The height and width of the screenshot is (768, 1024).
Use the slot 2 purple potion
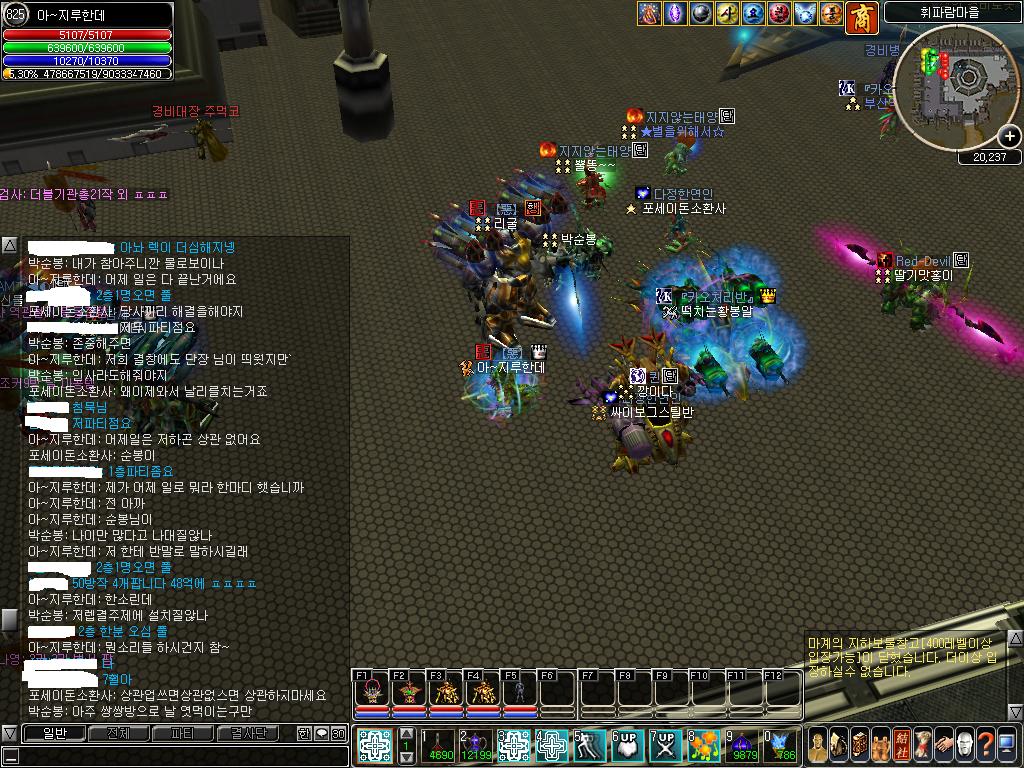[x=476, y=743]
